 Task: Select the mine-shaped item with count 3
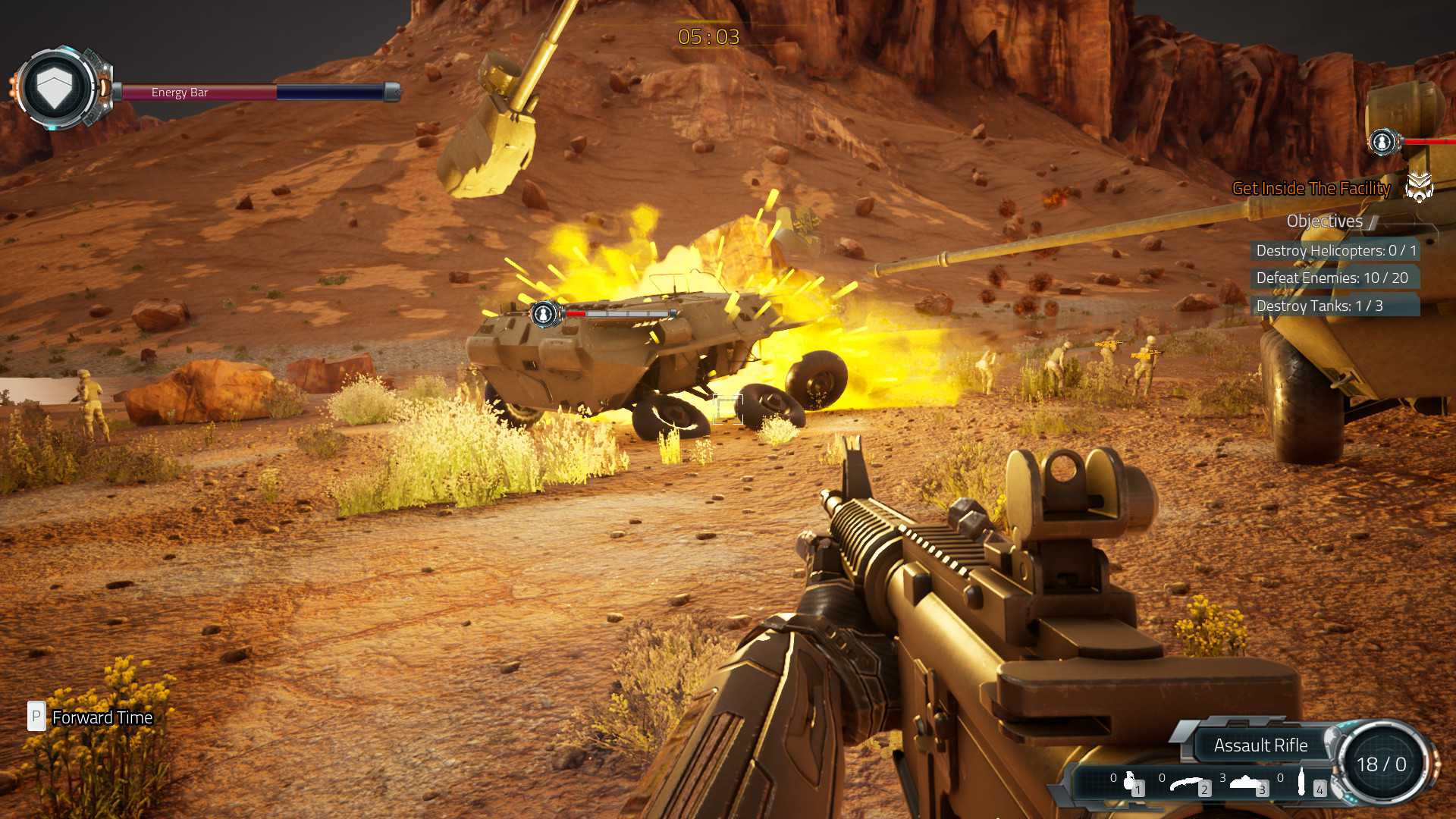point(1246,783)
